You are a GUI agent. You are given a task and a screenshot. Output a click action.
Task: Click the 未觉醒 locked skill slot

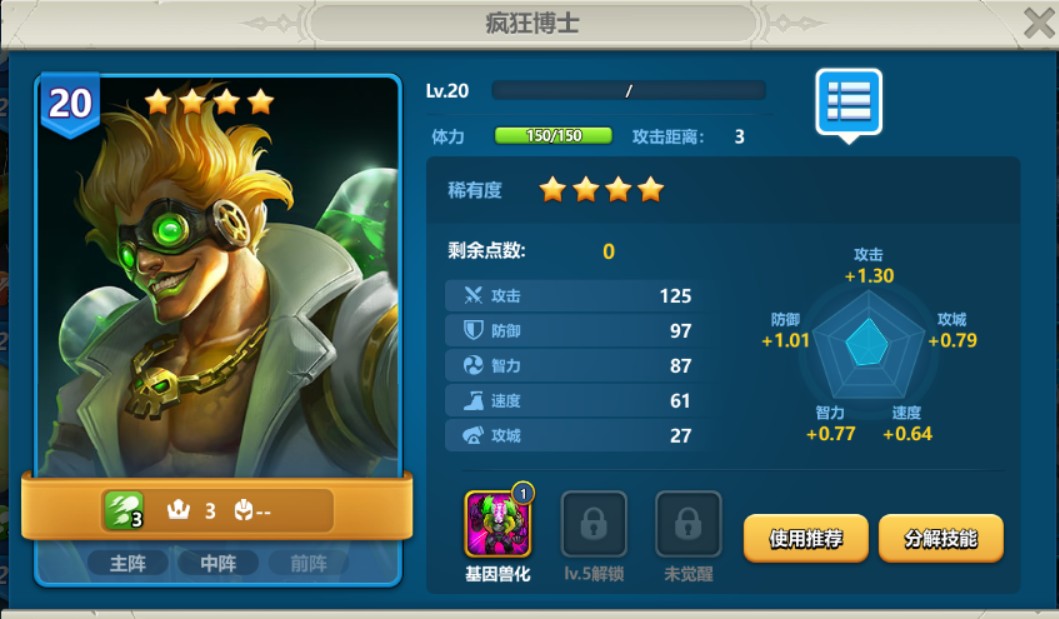[x=687, y=524]
